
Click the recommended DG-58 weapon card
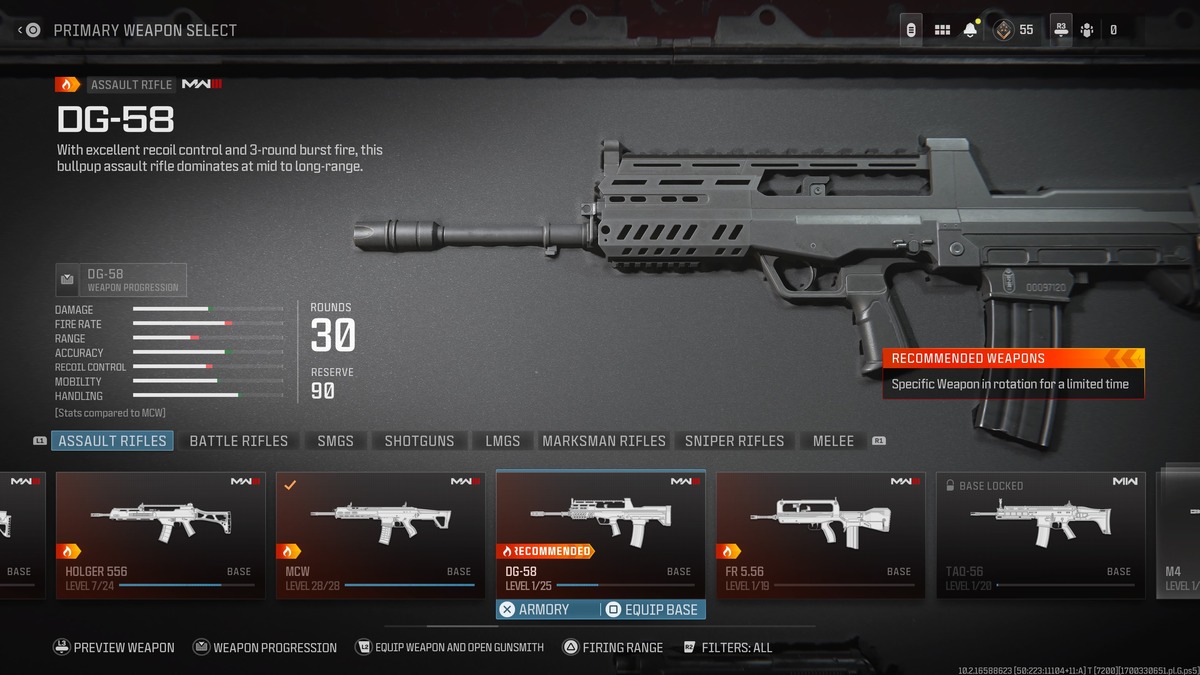pos(600,530)
